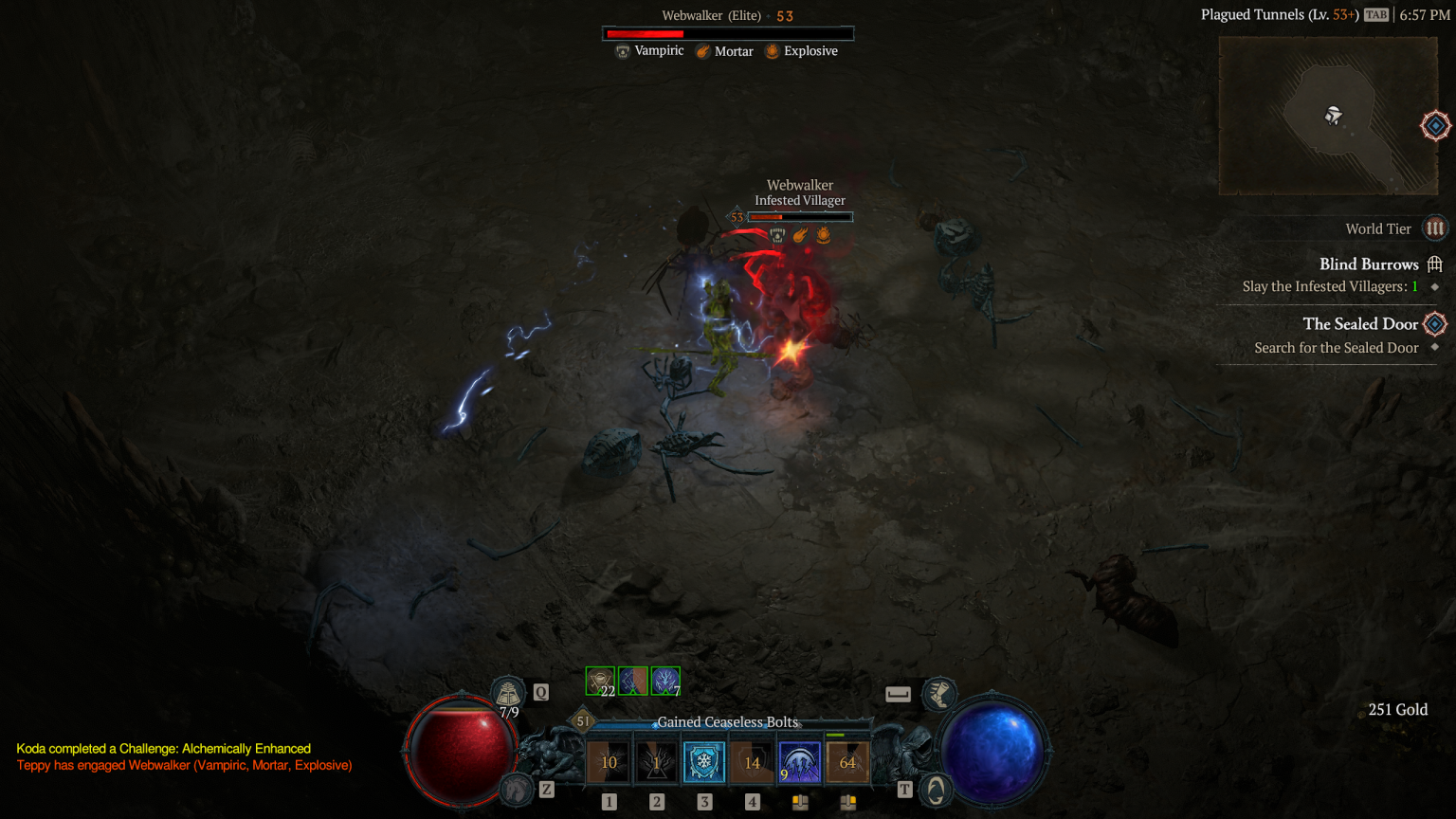
Task: Select The Sealed Door quest marker icon
Action: point(1434,323)
